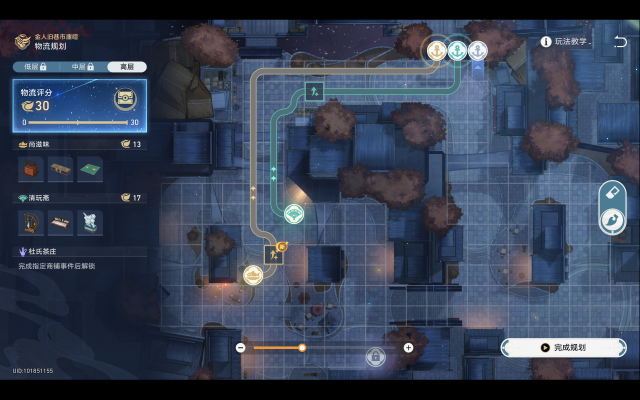This screenshot has height=400, width=640.
Task: Switch to the 低层 locked tab
Action: pos(35,67)
